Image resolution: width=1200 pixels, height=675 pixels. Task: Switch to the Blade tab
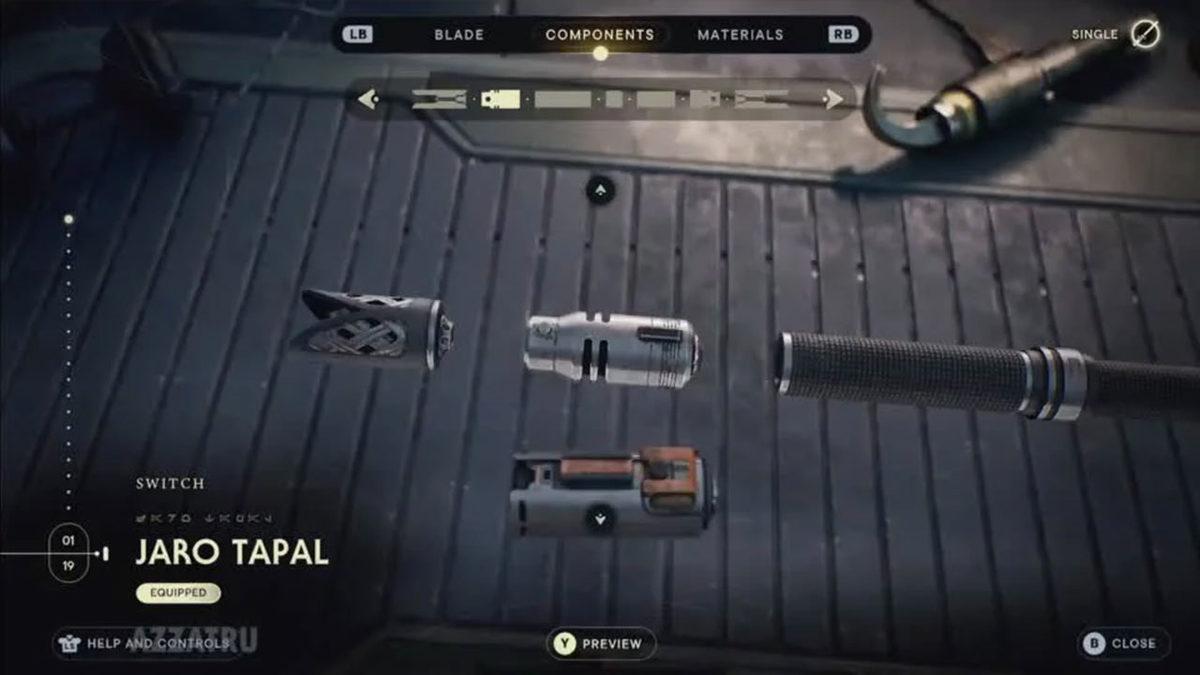tap(459, 35)
